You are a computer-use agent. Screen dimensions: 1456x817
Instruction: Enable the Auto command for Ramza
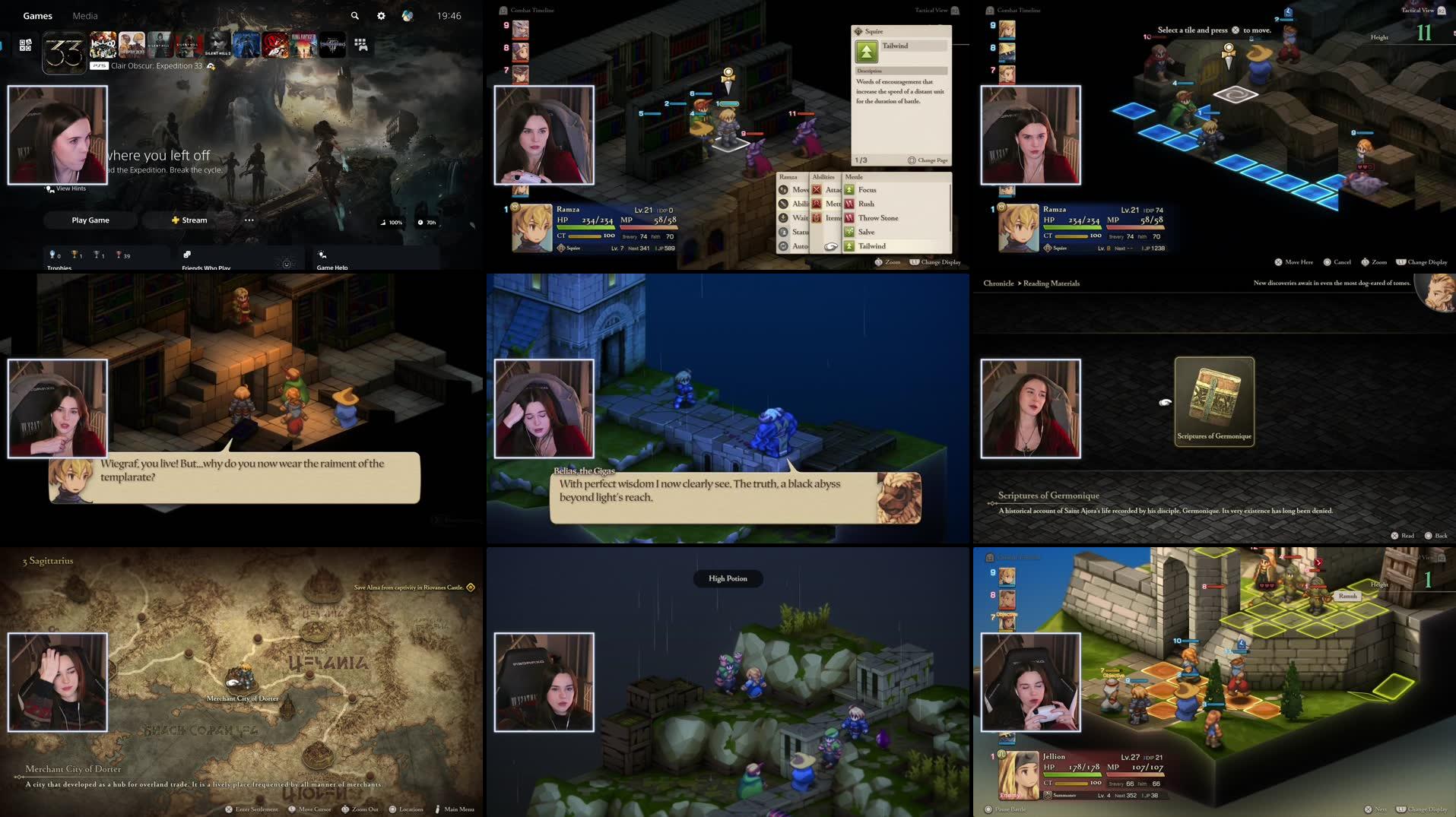pos(784,246)
